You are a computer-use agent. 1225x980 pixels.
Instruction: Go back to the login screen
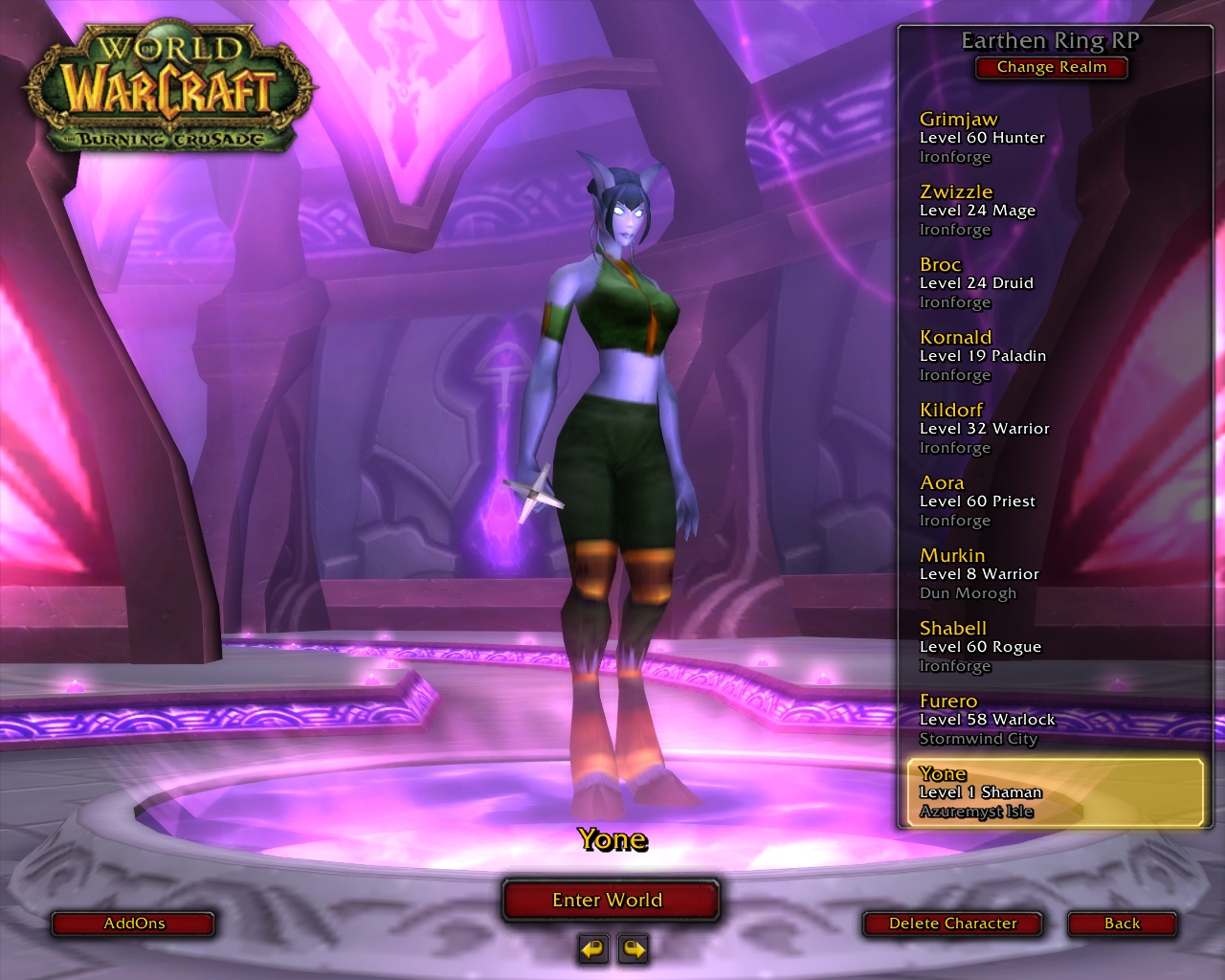1122,924
